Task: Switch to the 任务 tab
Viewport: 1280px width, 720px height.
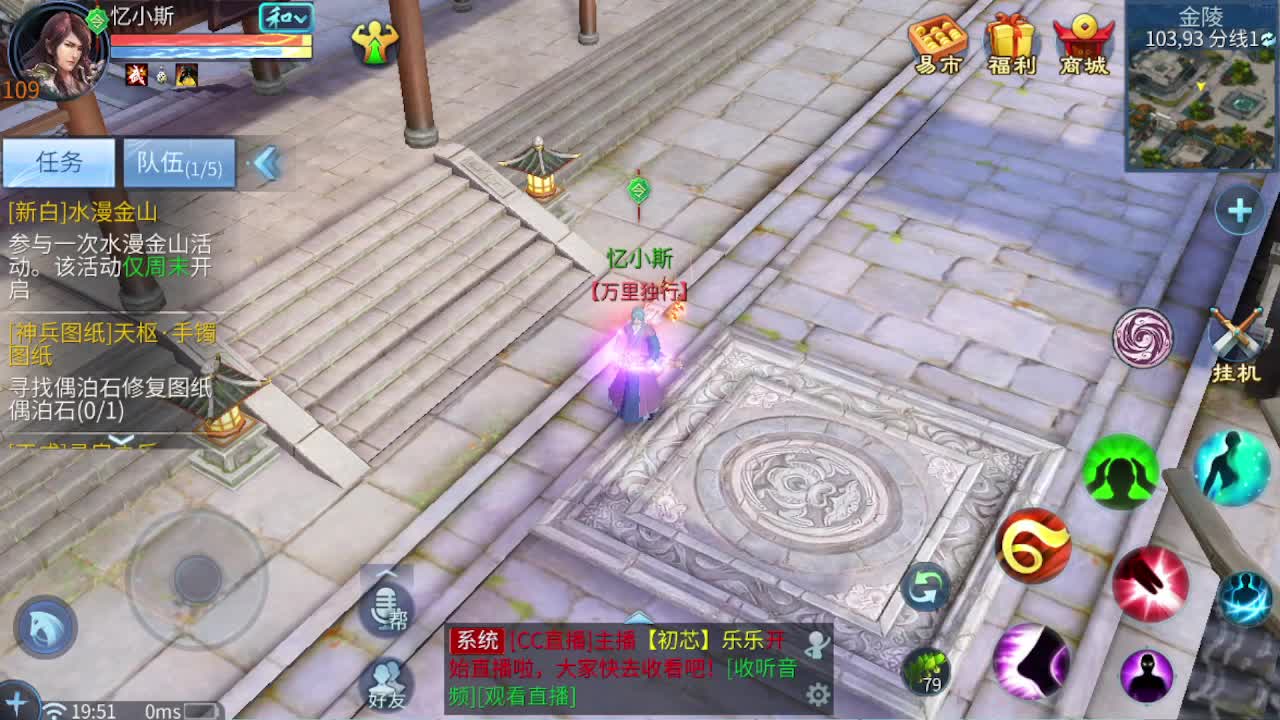Action: [58, 163]
